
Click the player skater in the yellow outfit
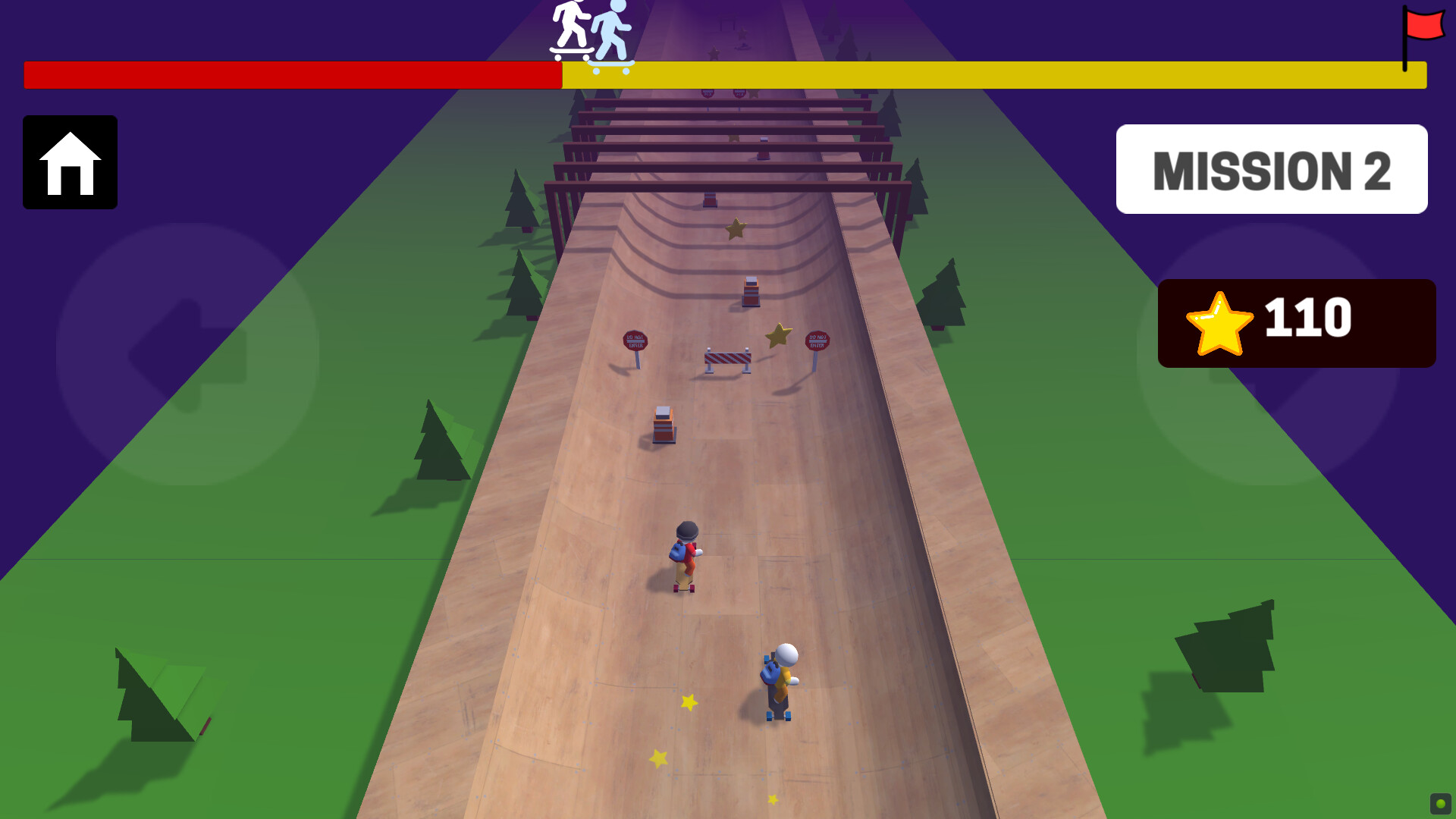point(778,675)
